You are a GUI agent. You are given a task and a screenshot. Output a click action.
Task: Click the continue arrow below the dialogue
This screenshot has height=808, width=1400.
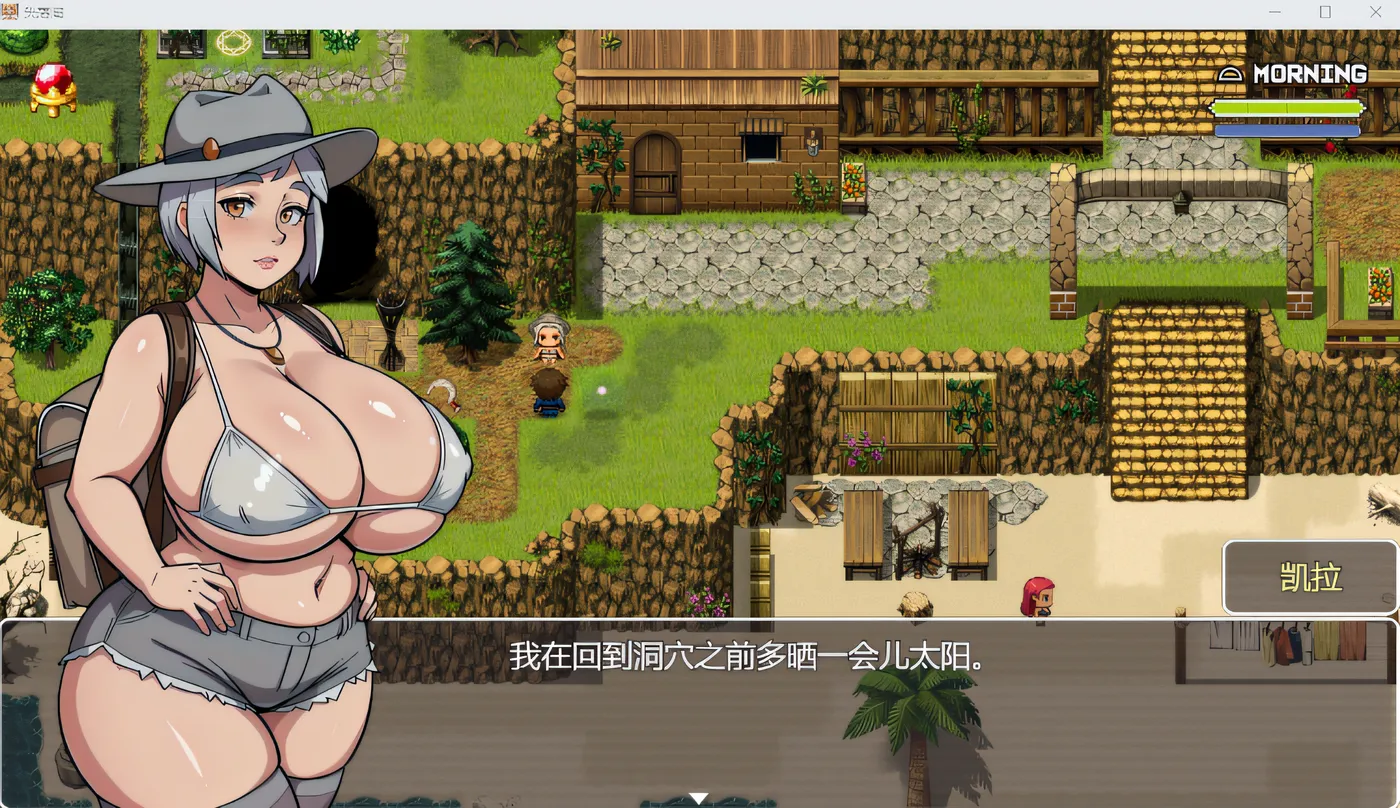tap(698, 797)
